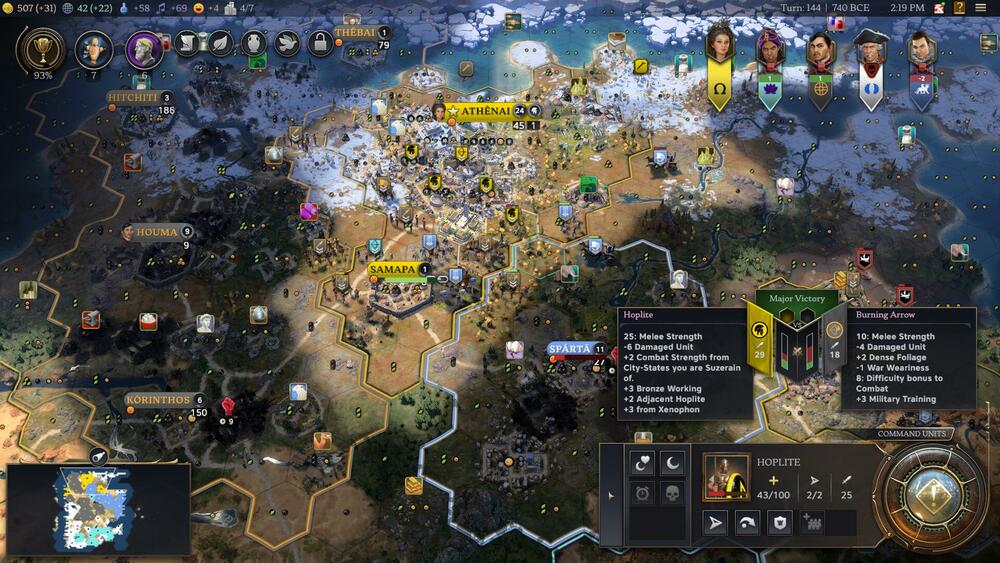Select the Samapa city banner
The width and height of the screenshot is (1000, 563).
point(392,270)
